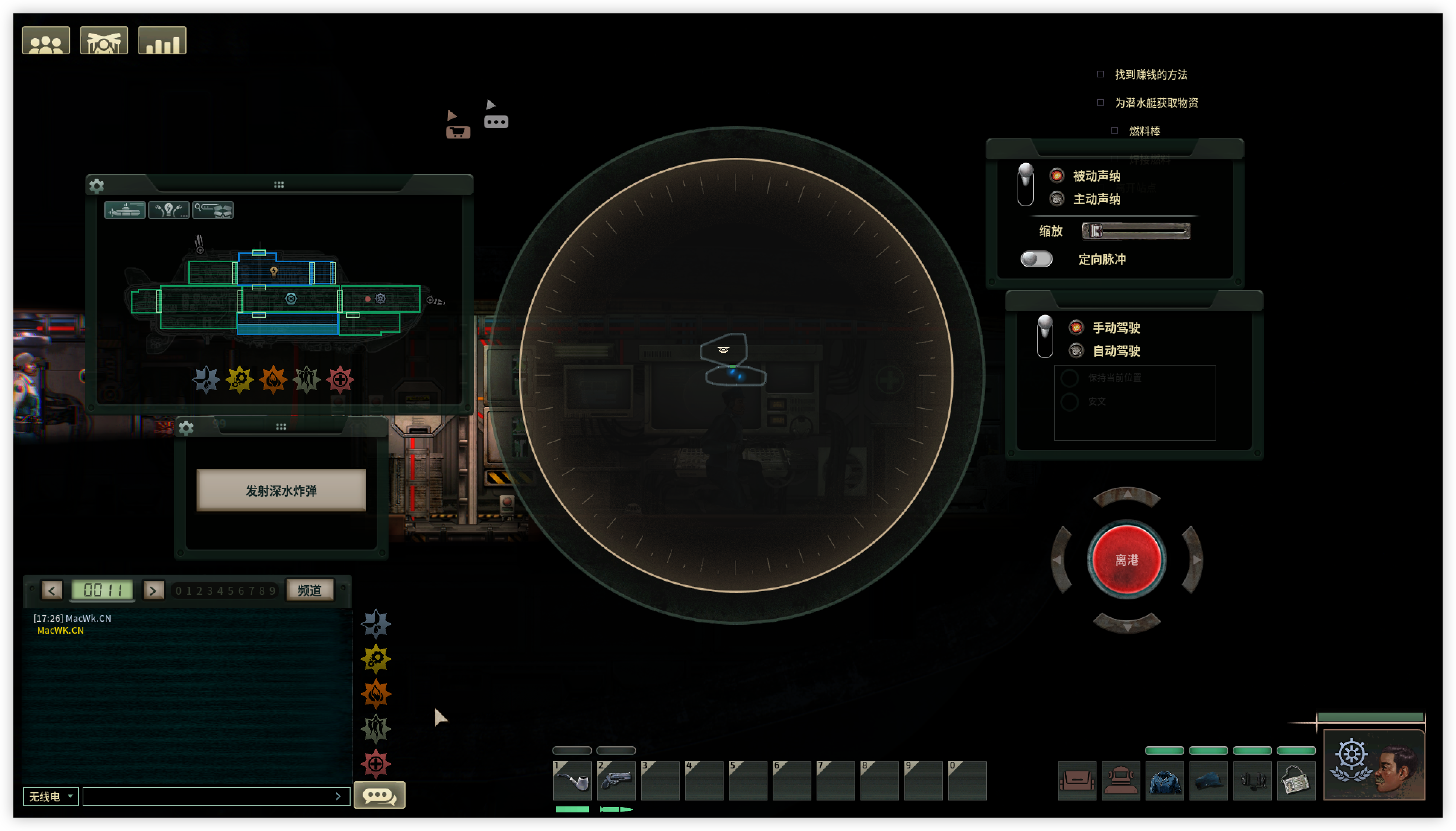Open the crew management panel at top left
Viewport: 1456px width, 831px height.
[46, 39]
